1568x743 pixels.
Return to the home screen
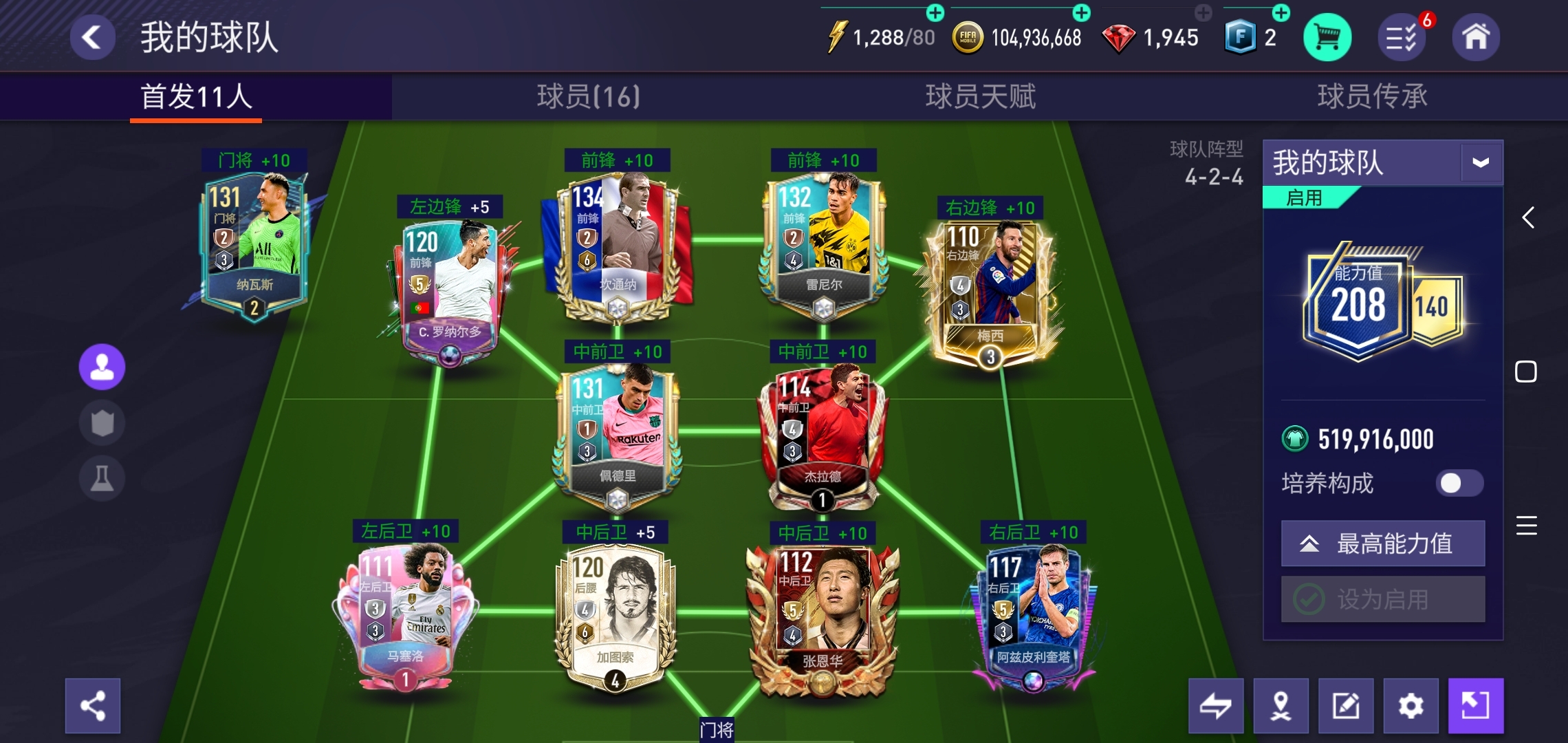click(x=1475, y=37)
